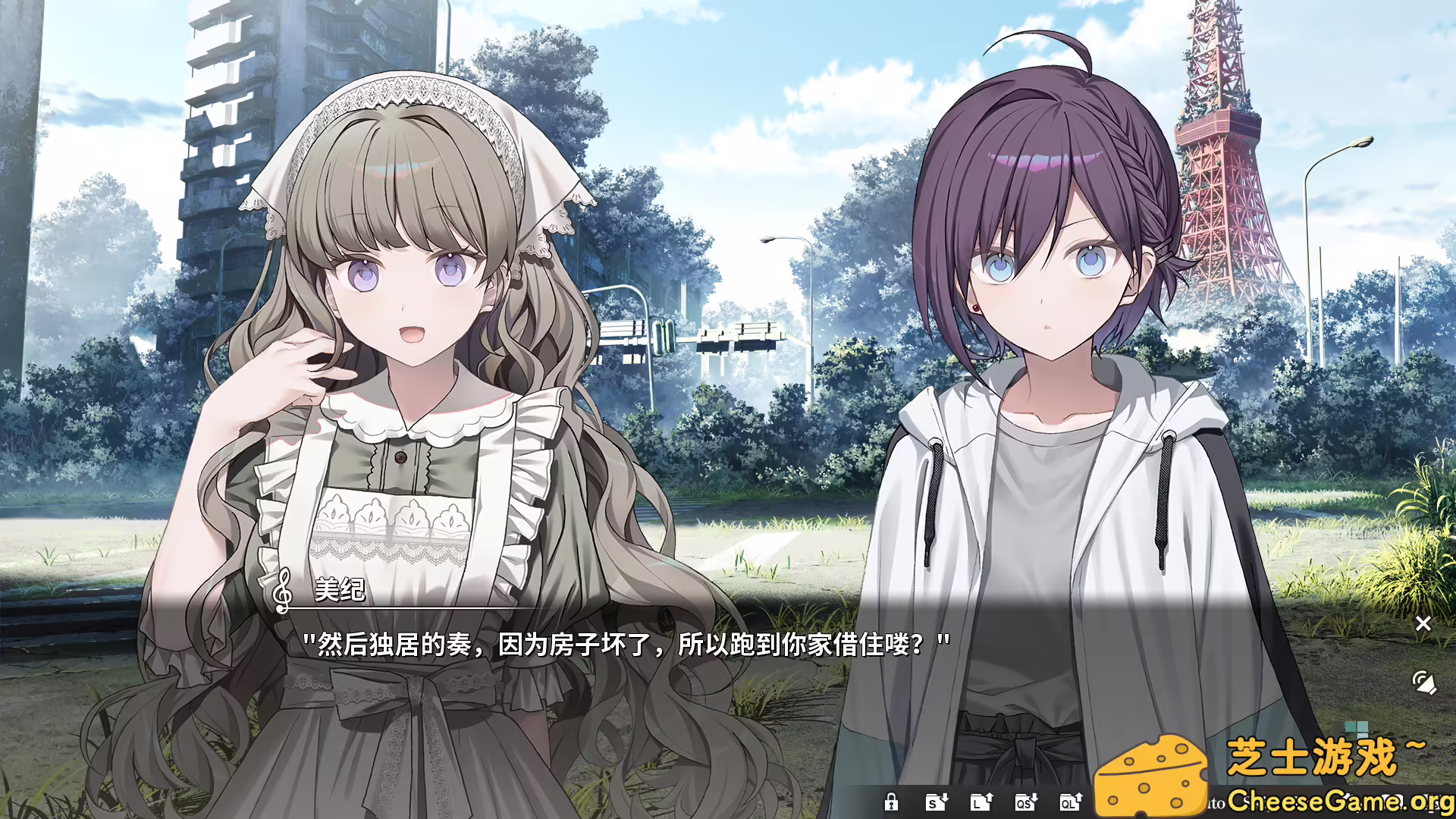Open the save menu via the S icon
This screenshot has width=1456, height=819.
[937, 802]
